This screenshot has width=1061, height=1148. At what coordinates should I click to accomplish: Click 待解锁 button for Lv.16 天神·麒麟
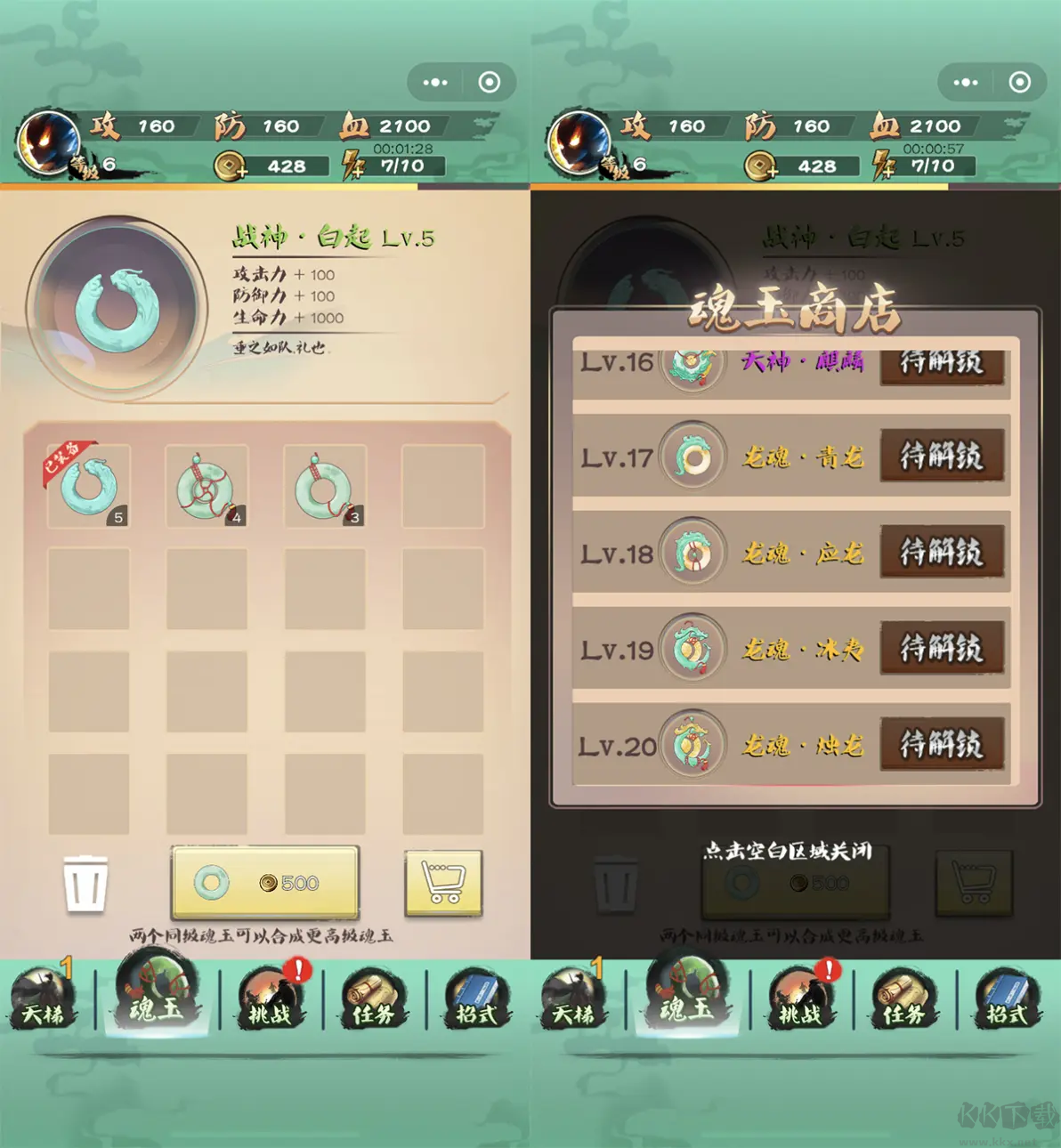(943, 366)
